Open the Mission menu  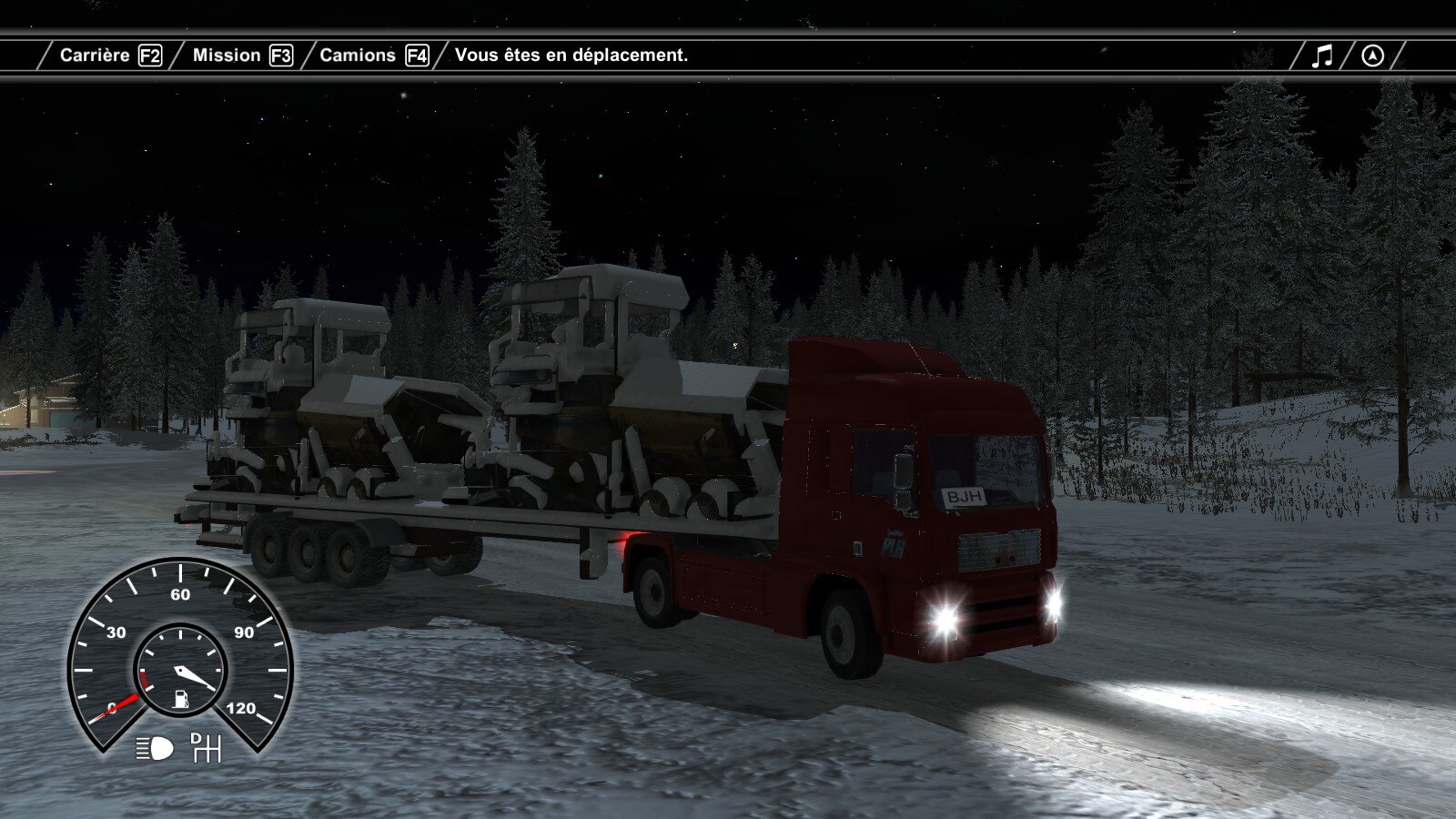pos(241,56)
